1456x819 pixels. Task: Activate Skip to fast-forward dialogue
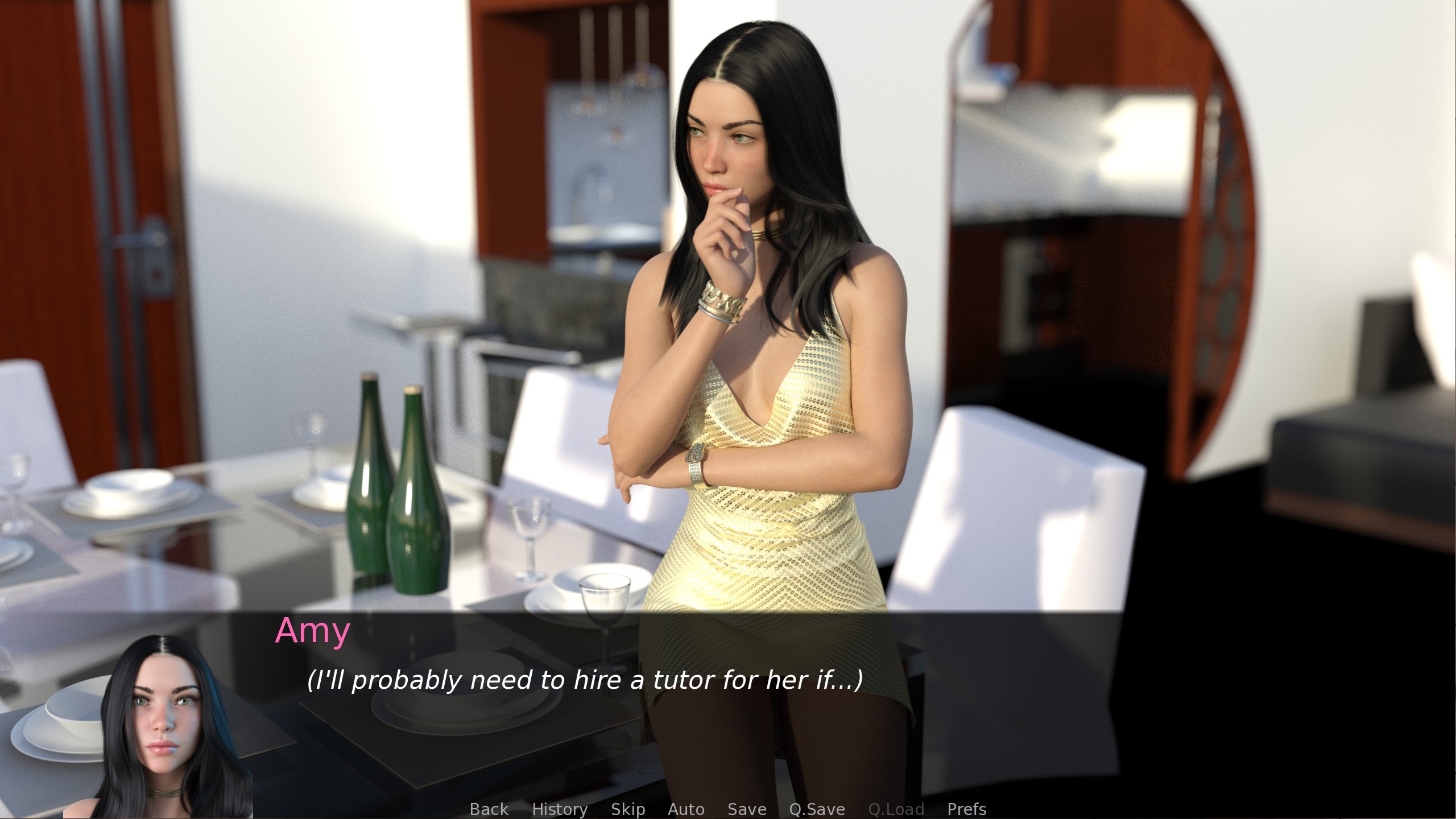pyautogui.click(x=627, y=809)
